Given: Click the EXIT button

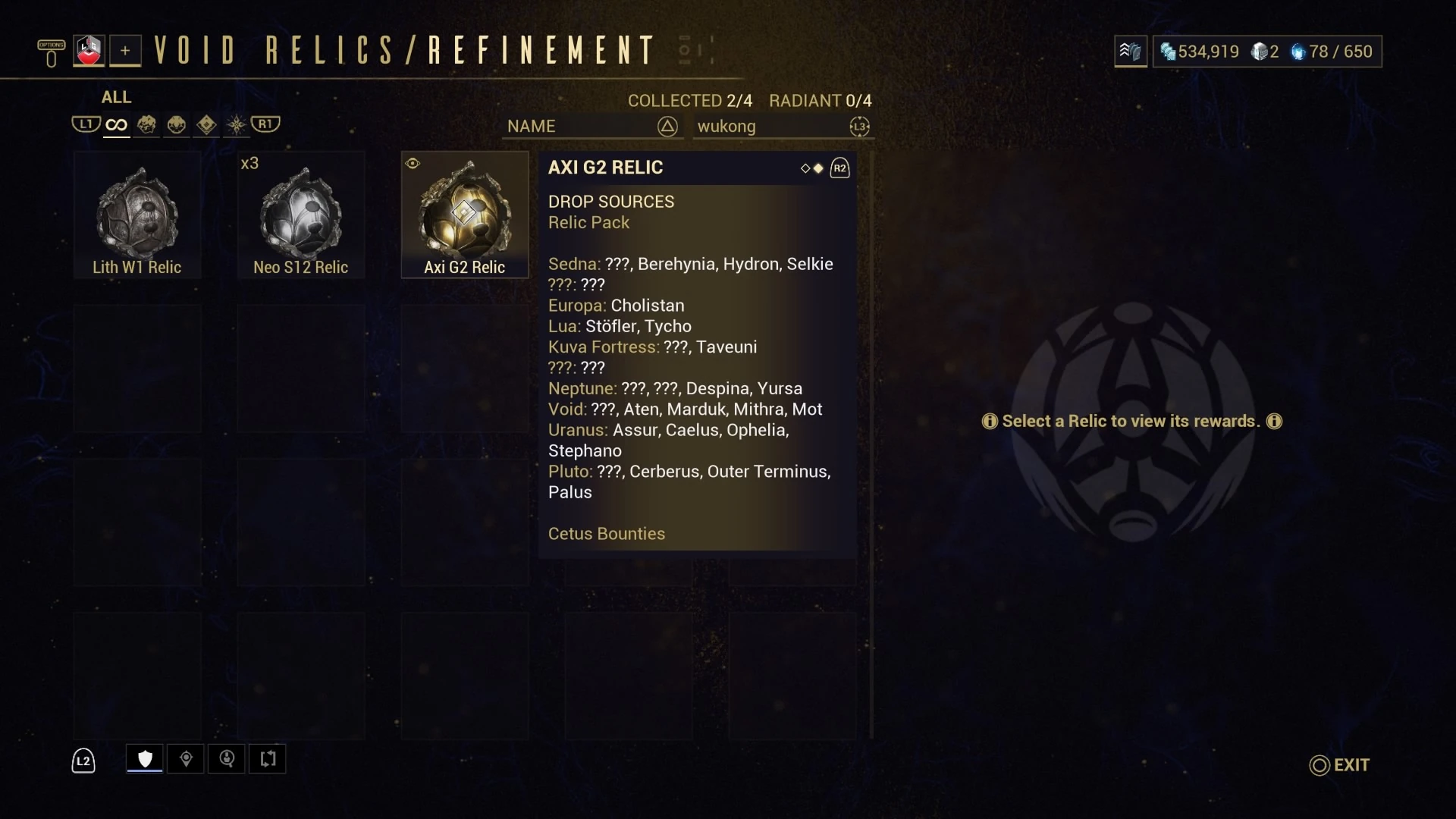Looking at the screenshot, I should click(x=1339, y=765).
